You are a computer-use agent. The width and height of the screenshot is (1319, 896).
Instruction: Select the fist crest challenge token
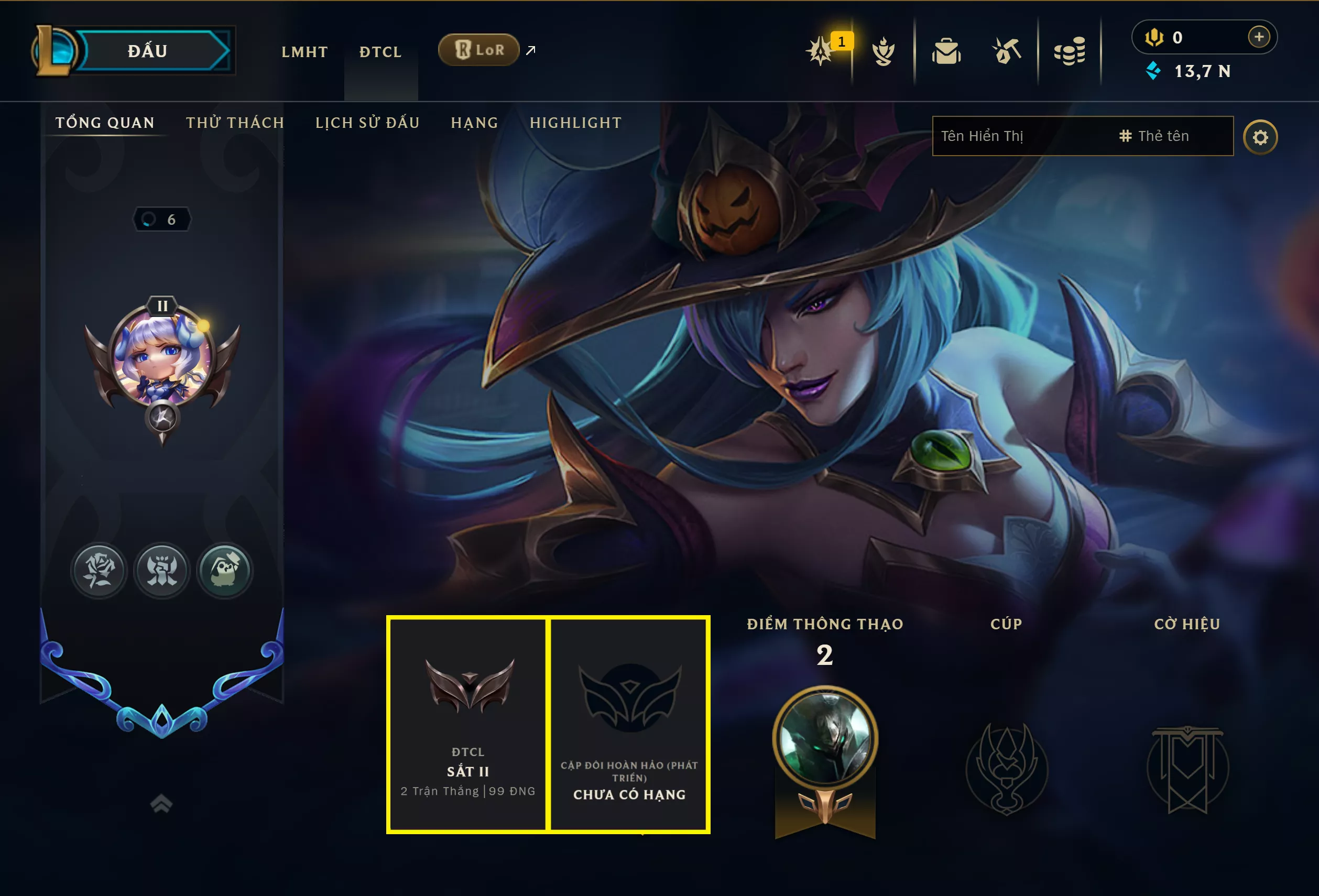pos(162,570)
